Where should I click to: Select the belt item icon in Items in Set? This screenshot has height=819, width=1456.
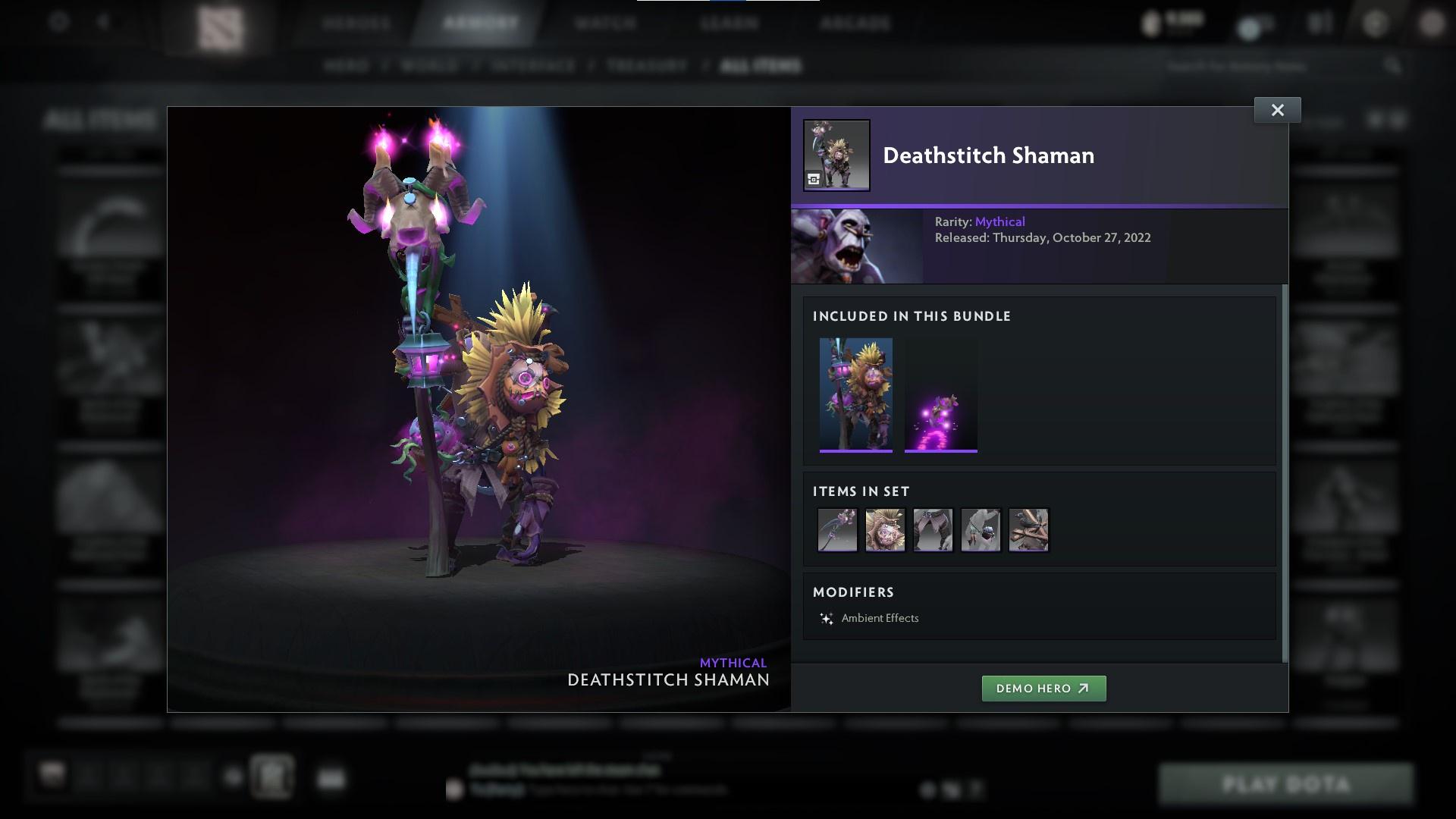click(981, 530)
